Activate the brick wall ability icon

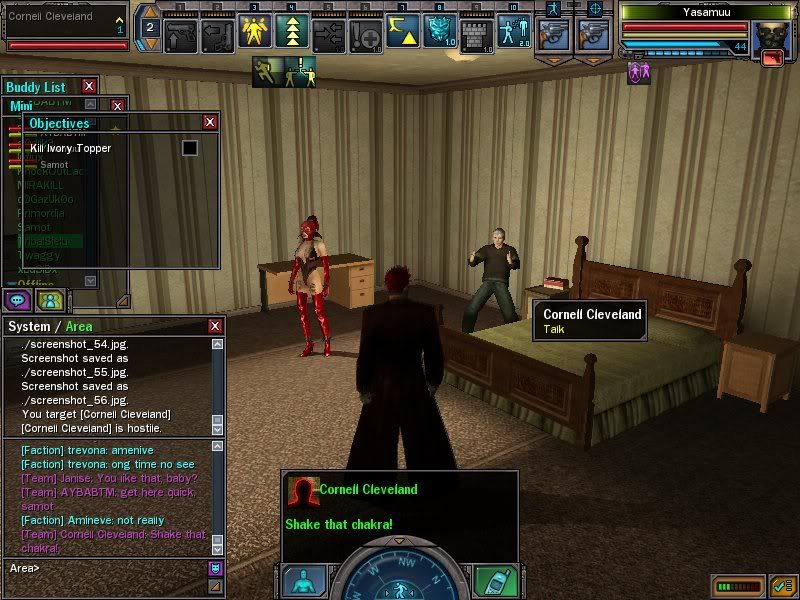click(476, 34)
